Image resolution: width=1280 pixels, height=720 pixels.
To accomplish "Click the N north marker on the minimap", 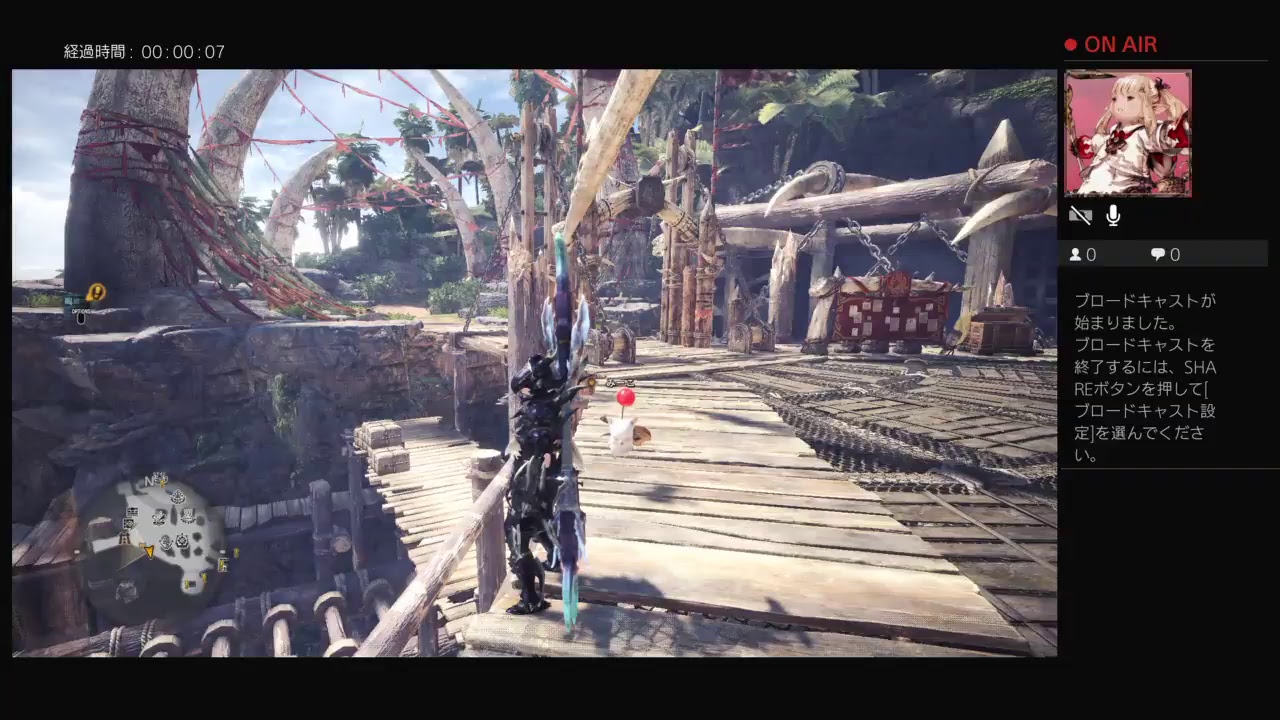I will coord(149,479).
